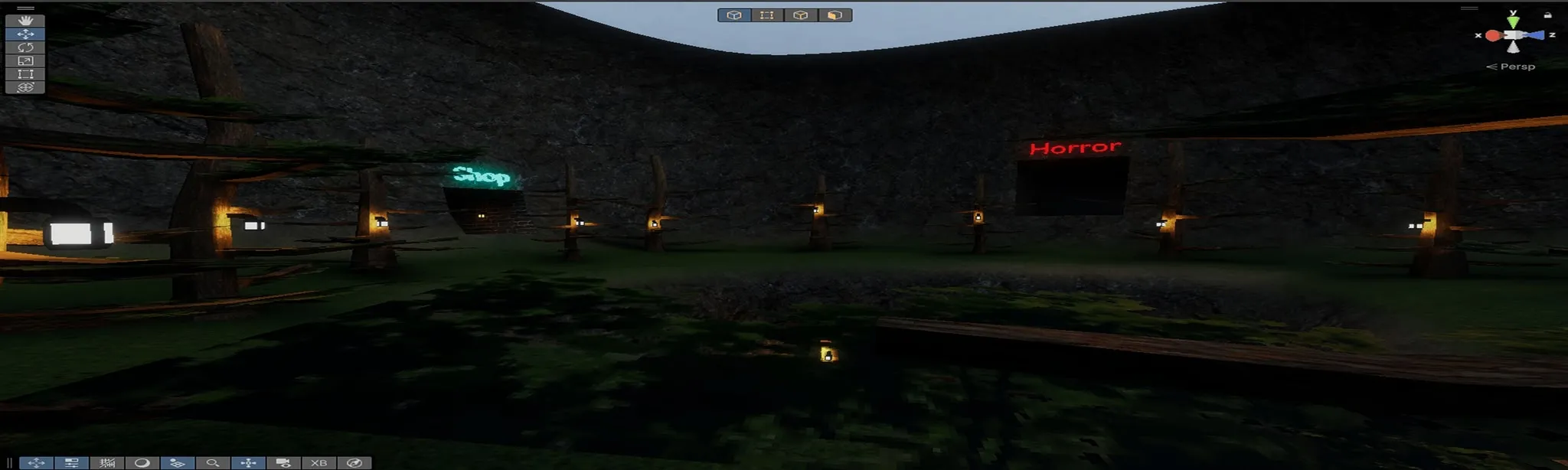Click the sliders settings icon in bottom toolbar
The image size is (1568, 470).
[72, 463]
